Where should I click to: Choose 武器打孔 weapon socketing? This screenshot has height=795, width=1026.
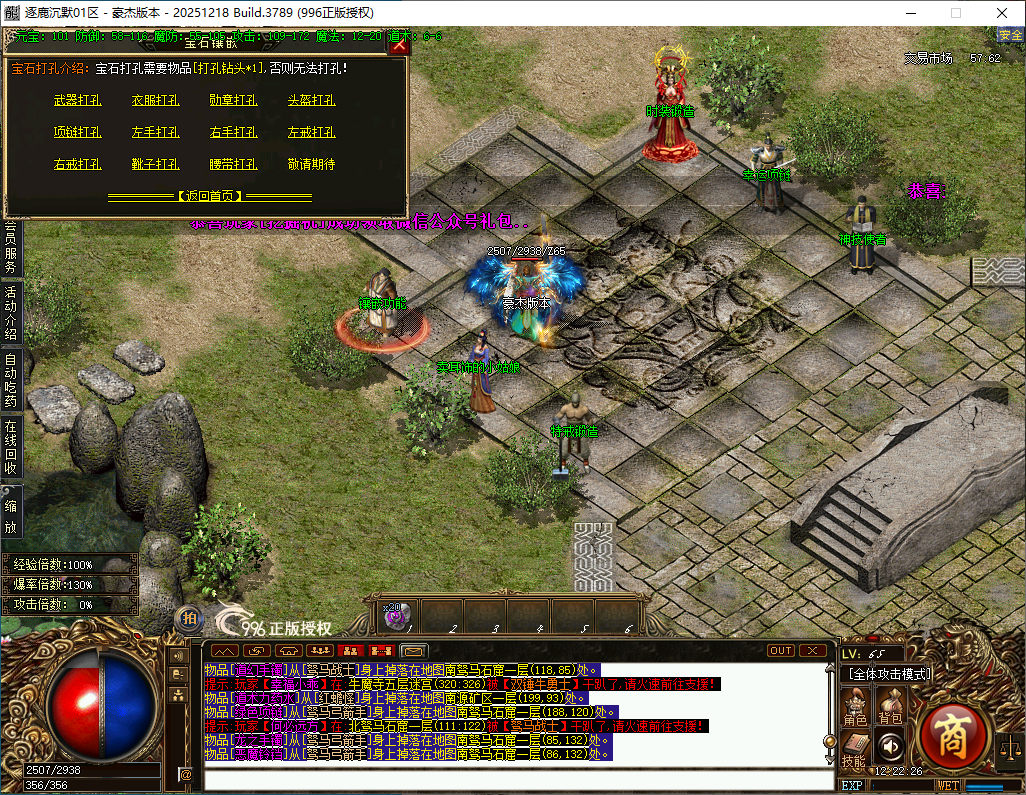coord(78,101)
